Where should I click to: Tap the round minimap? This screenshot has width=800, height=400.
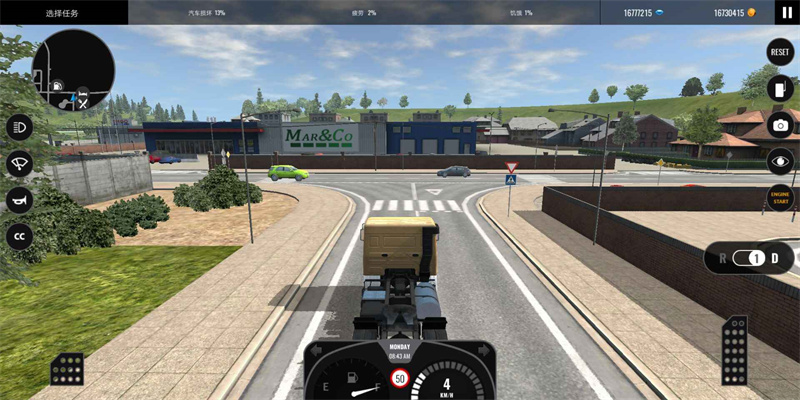(73, 70)
